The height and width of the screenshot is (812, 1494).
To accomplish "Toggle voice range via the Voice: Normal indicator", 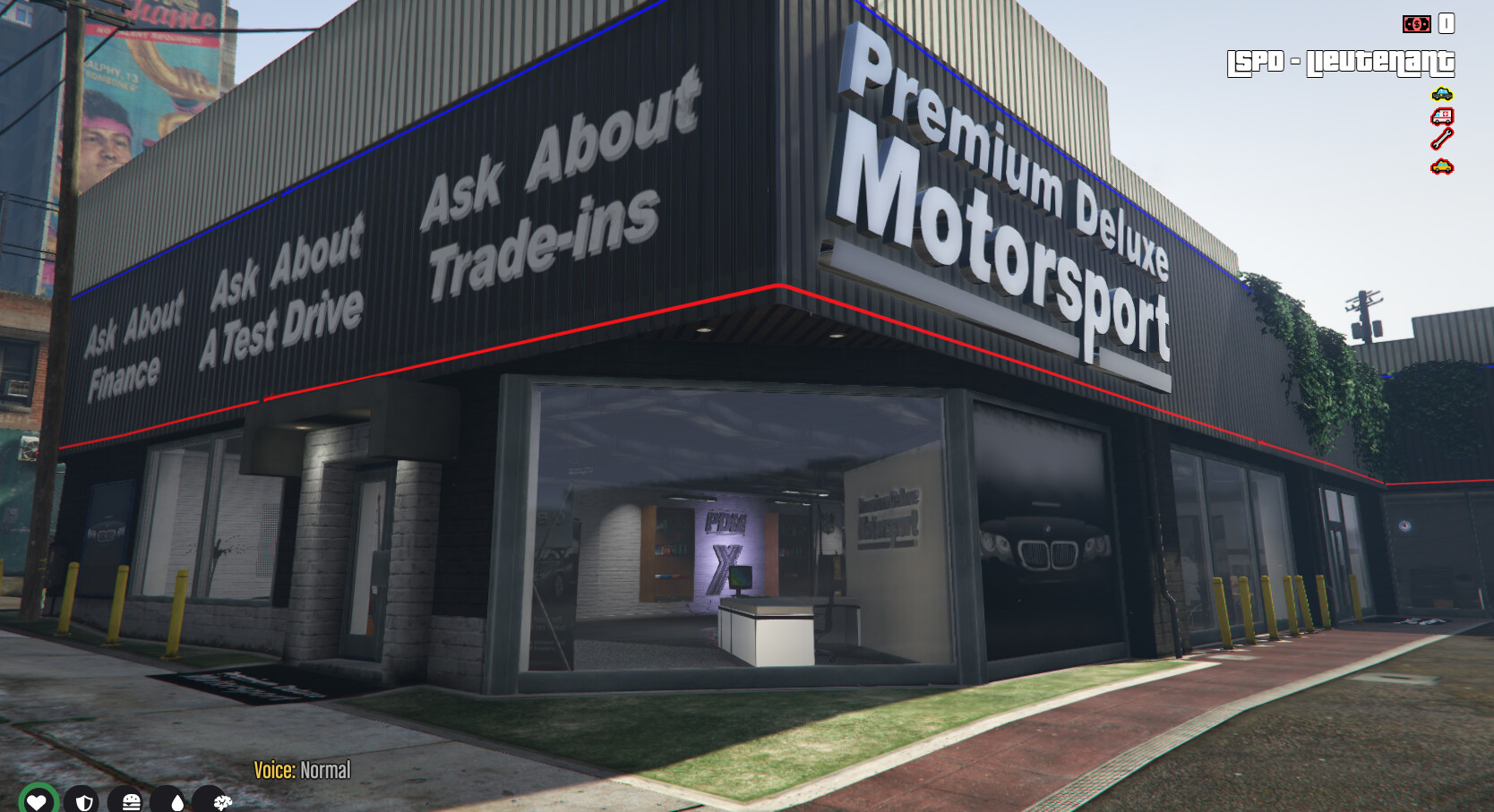I will (301, 770).
